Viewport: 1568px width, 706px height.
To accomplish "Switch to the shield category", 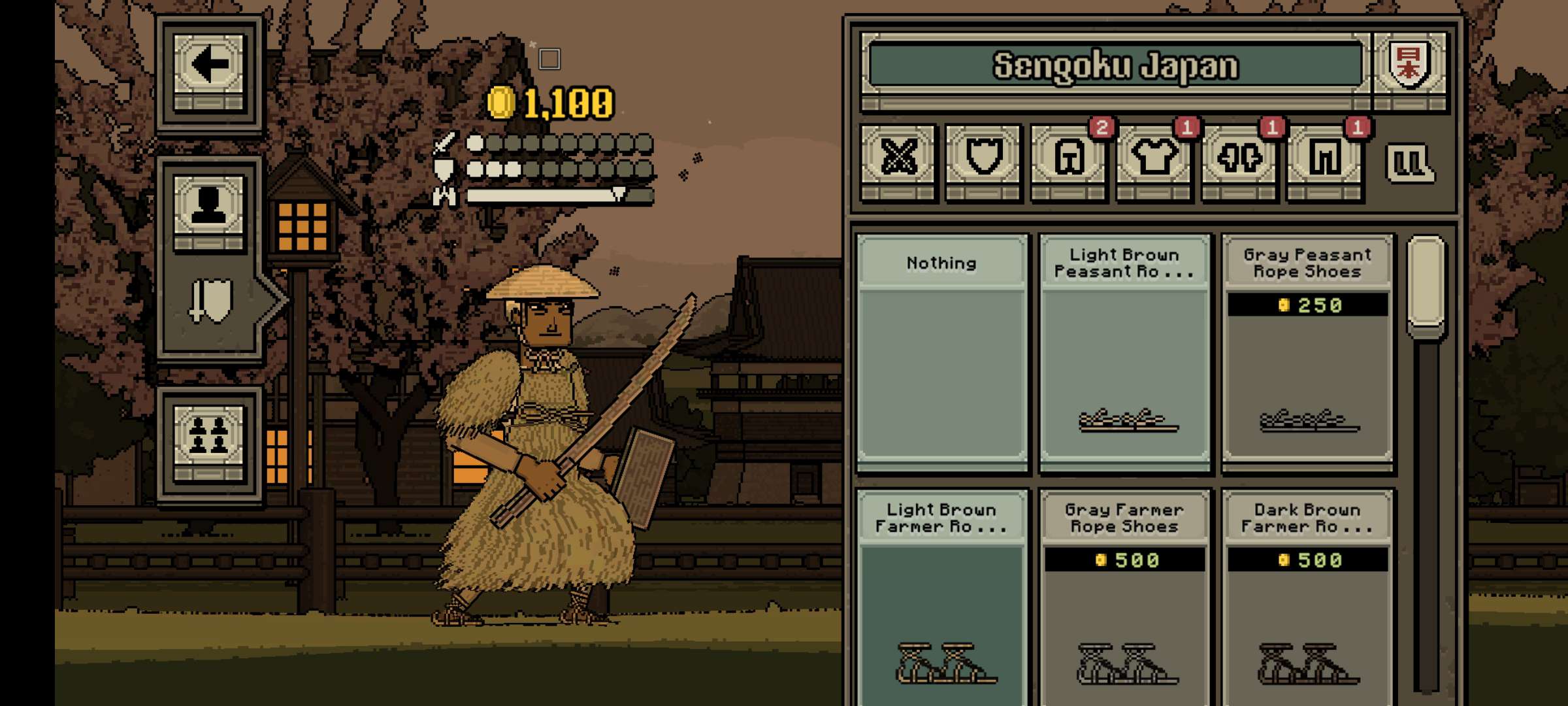I will tap(983, 158).
